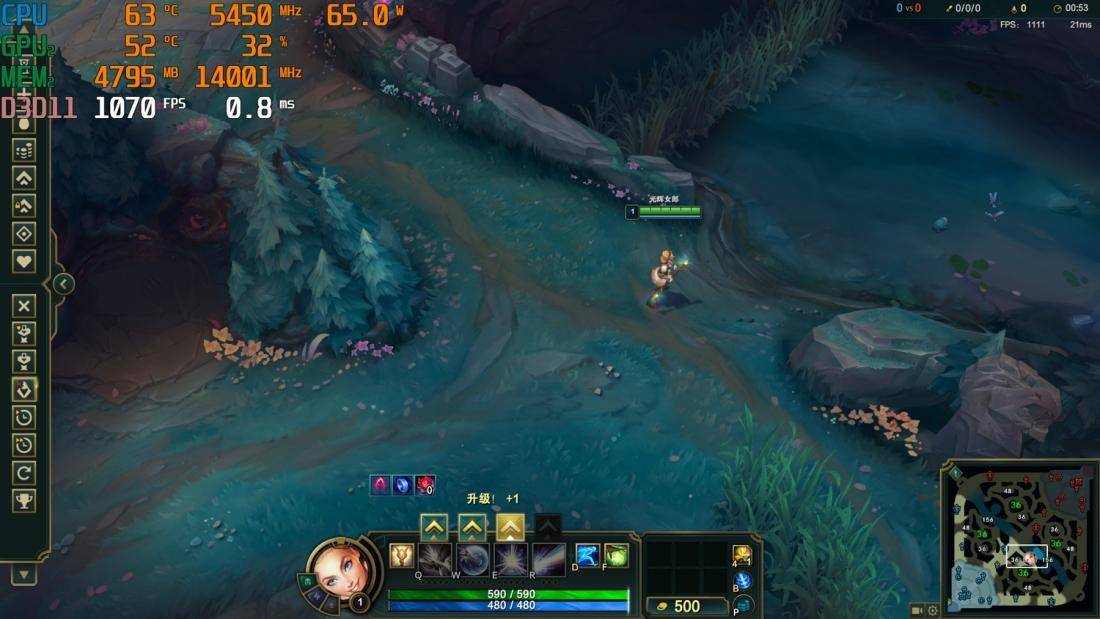Image resolution: width=1100 pixels, height=619 pixels.
Task: Use the green summoner spell on F
Action: tap(616, 555)
